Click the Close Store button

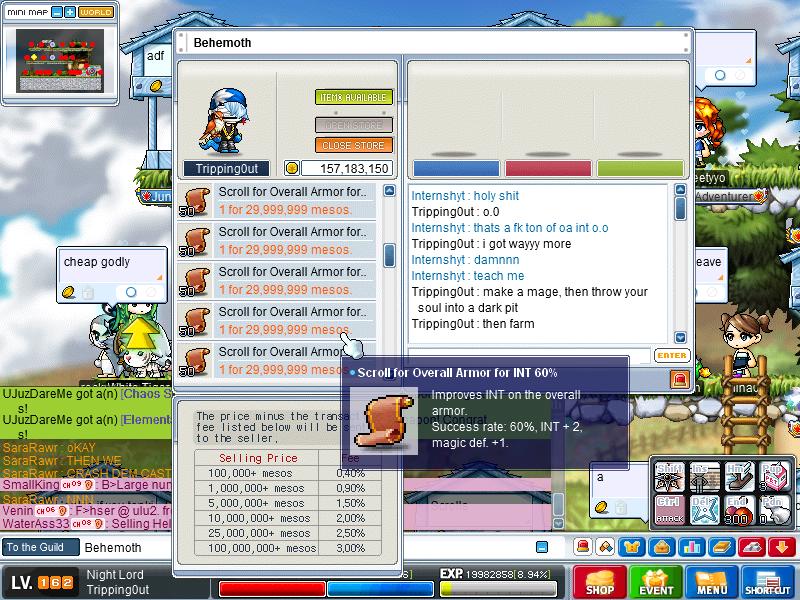(x=354, y=145)
